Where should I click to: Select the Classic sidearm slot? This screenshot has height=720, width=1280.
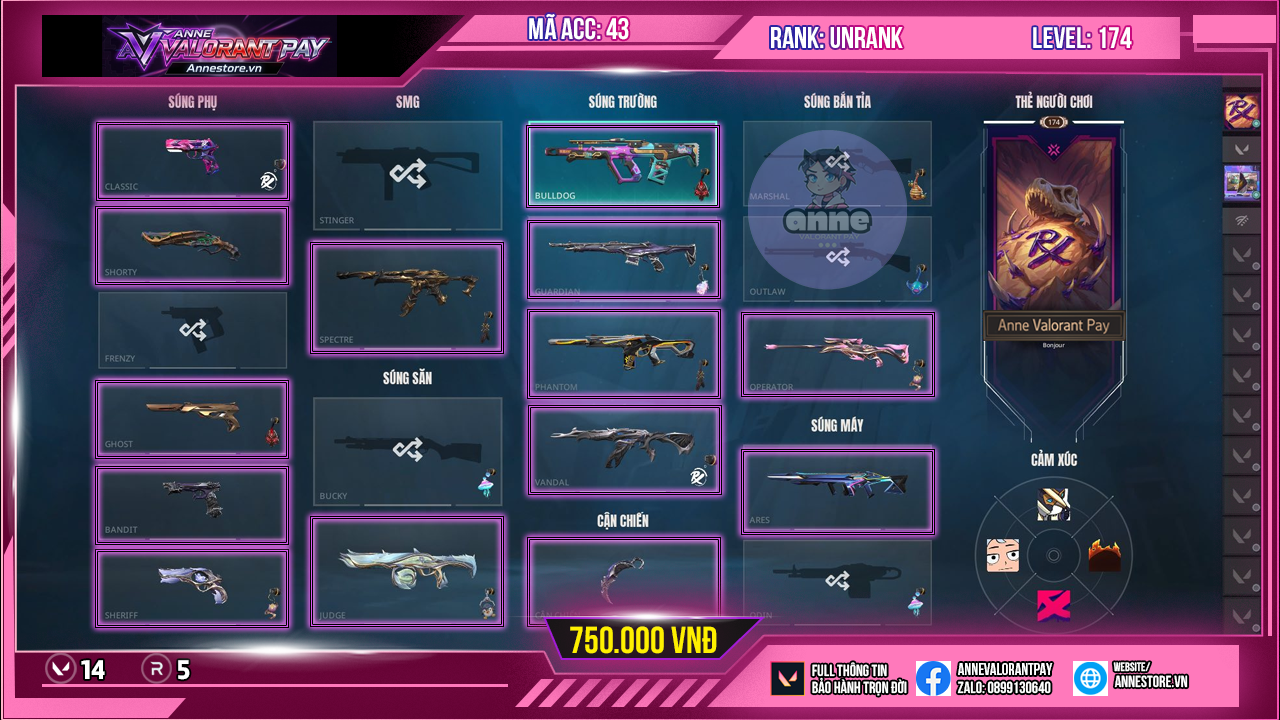[x=192, y=161]
